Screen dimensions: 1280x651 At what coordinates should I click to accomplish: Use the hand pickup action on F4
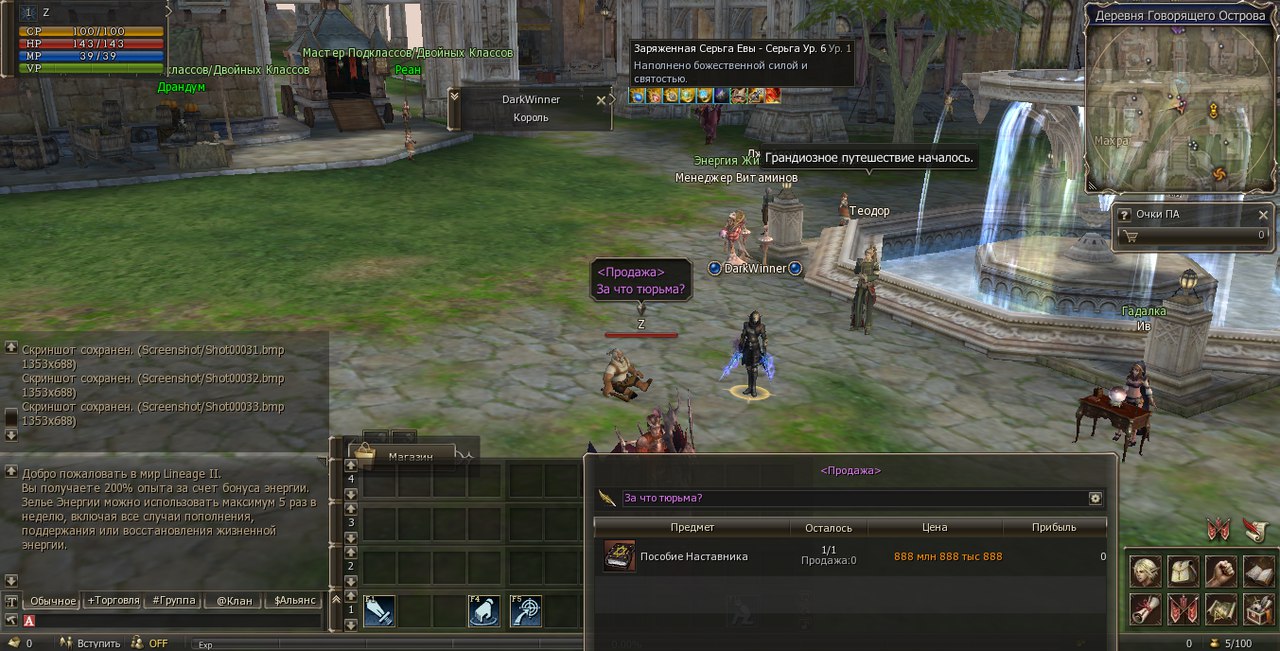tap(484, 610)
